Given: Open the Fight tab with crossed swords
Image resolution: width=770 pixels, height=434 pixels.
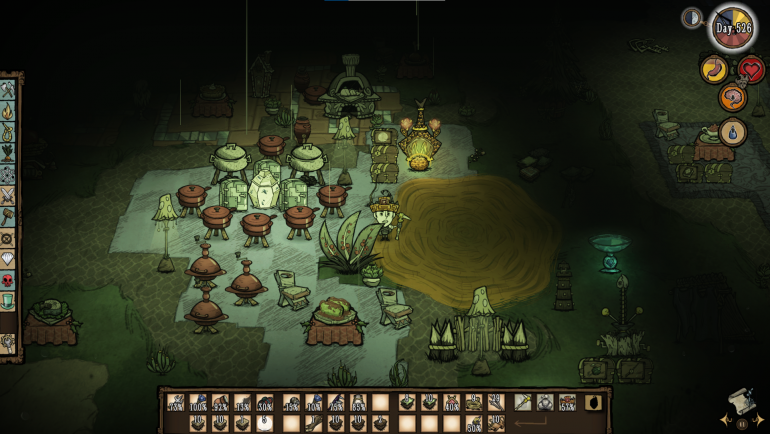Looking at the screenshot, I should (8, 194).
